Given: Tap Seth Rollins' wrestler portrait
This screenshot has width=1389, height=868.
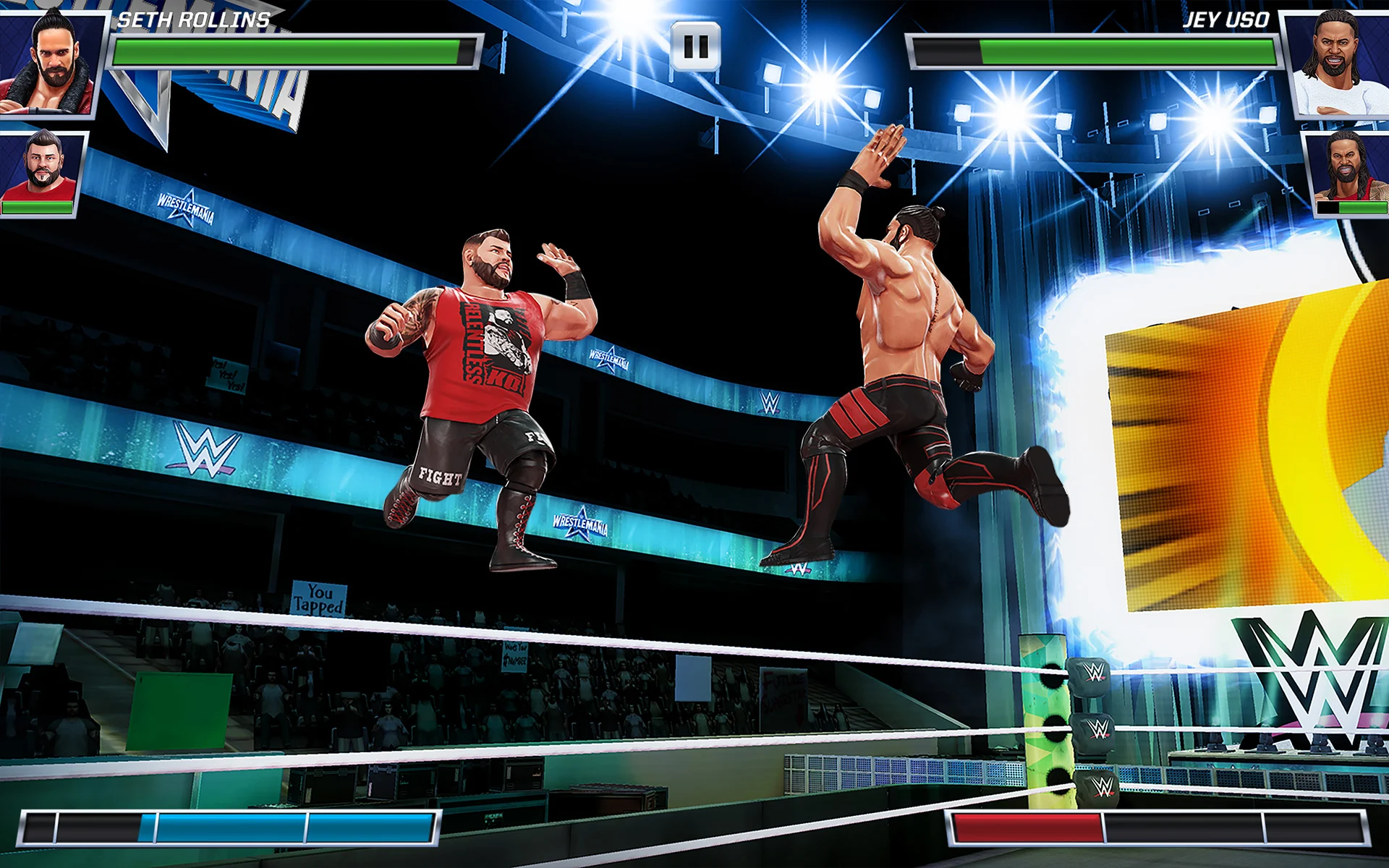Looking at the screenshot, I should point(49,61).
